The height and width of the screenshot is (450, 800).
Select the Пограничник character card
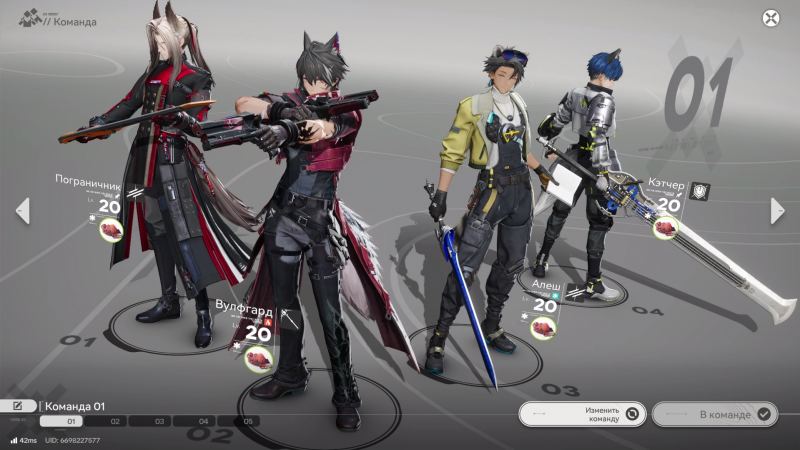97,197
